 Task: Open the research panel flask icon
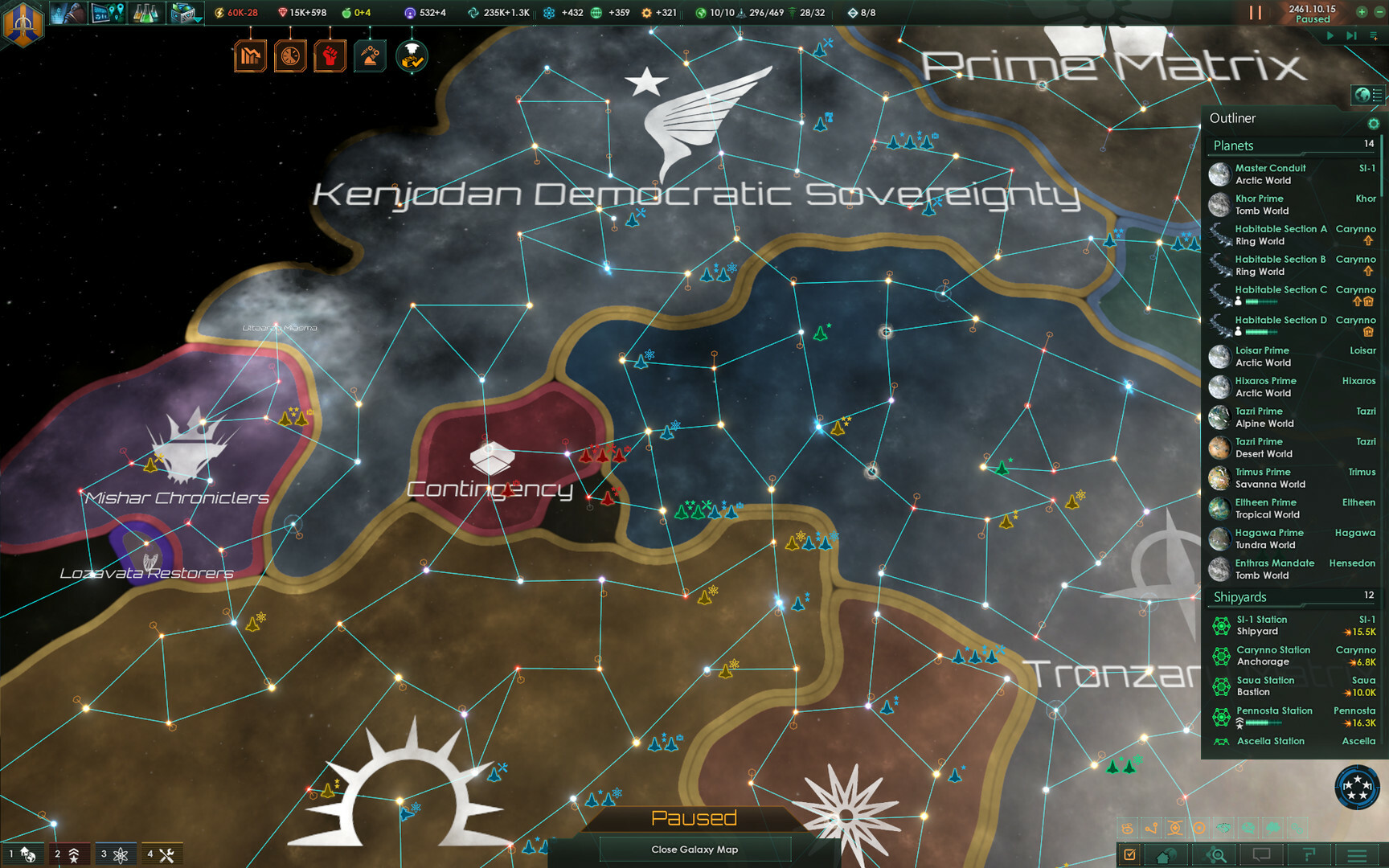tap(145, 13)
